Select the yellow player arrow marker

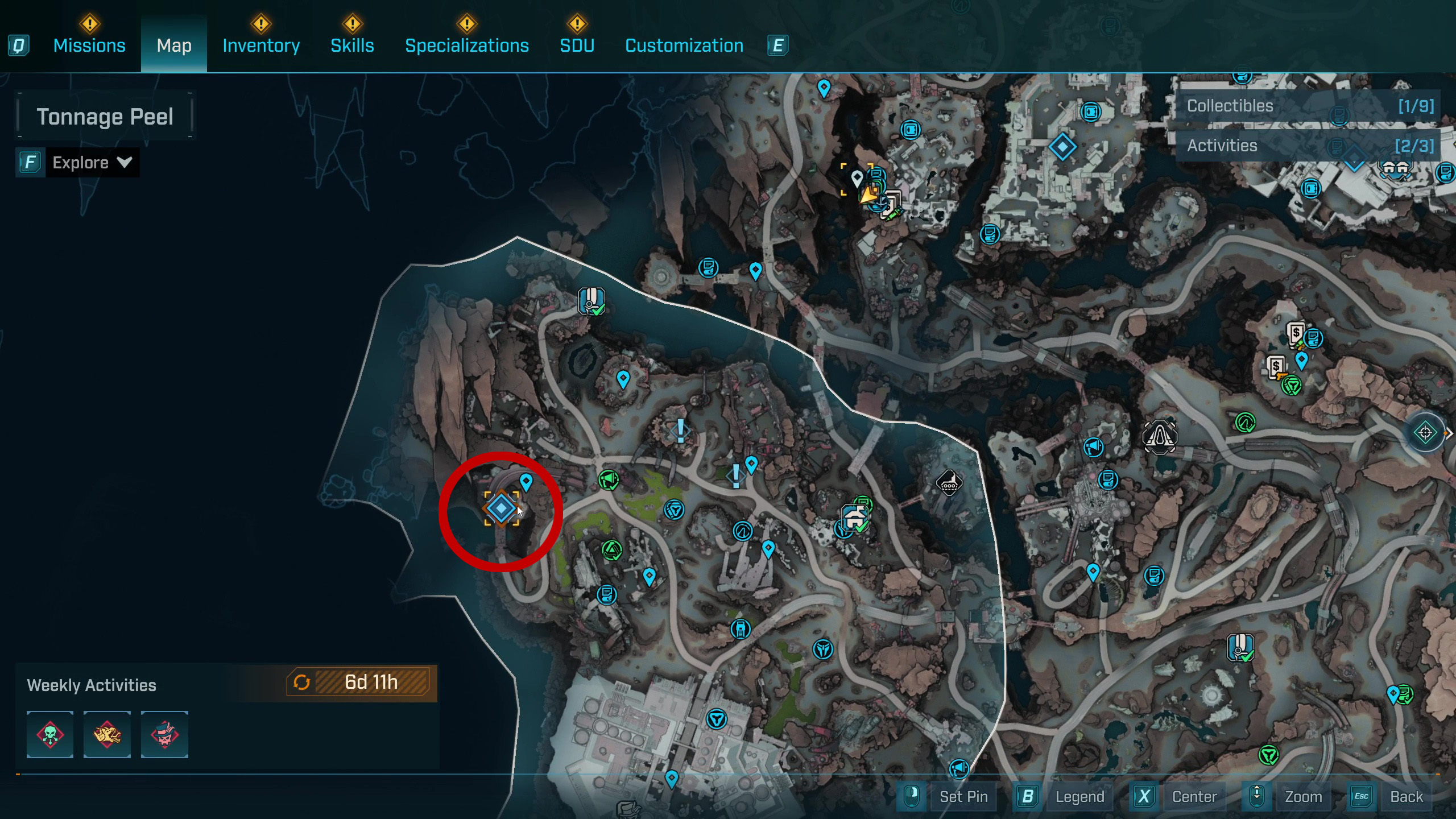tap(868, 195)
